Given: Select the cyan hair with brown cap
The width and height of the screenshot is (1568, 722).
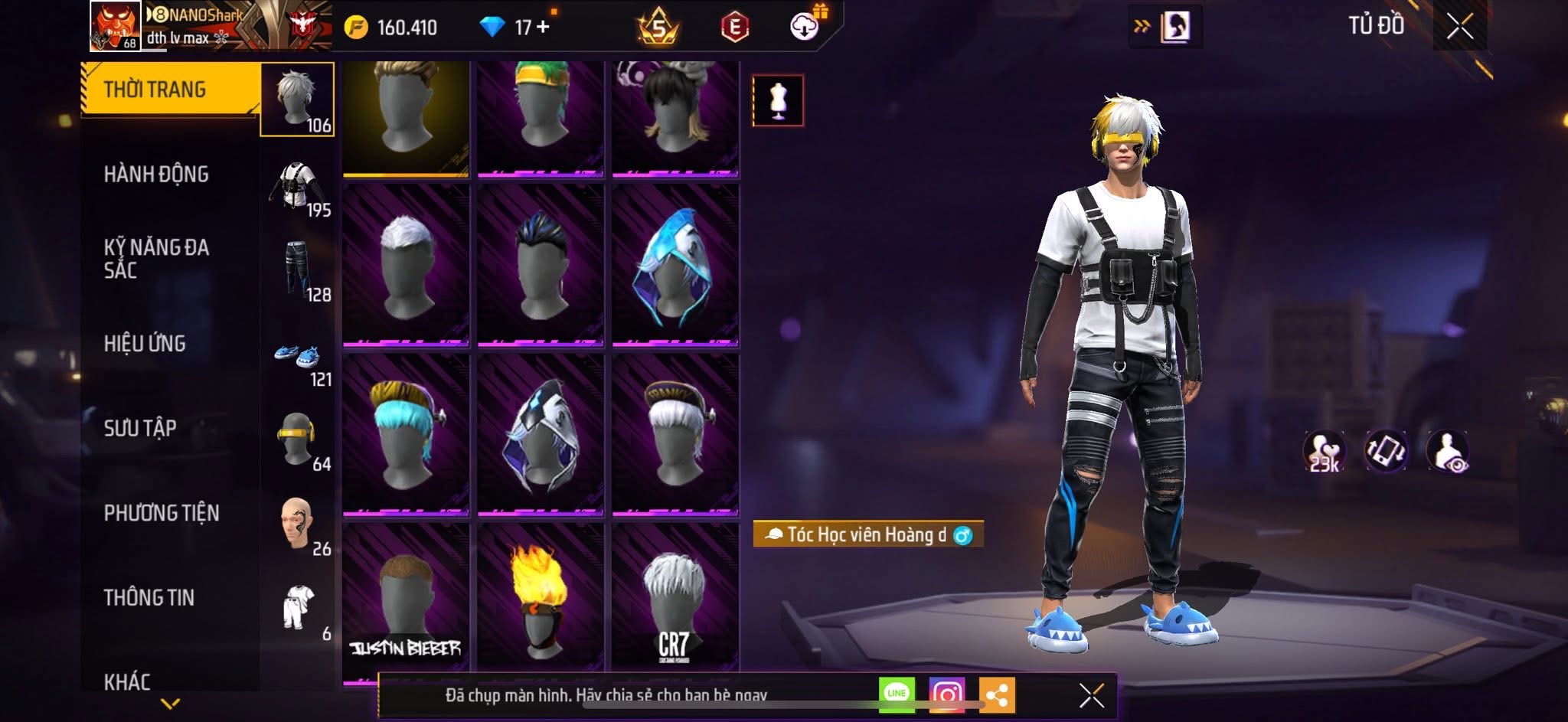Looking at the screenshot, I should point(405,434).
